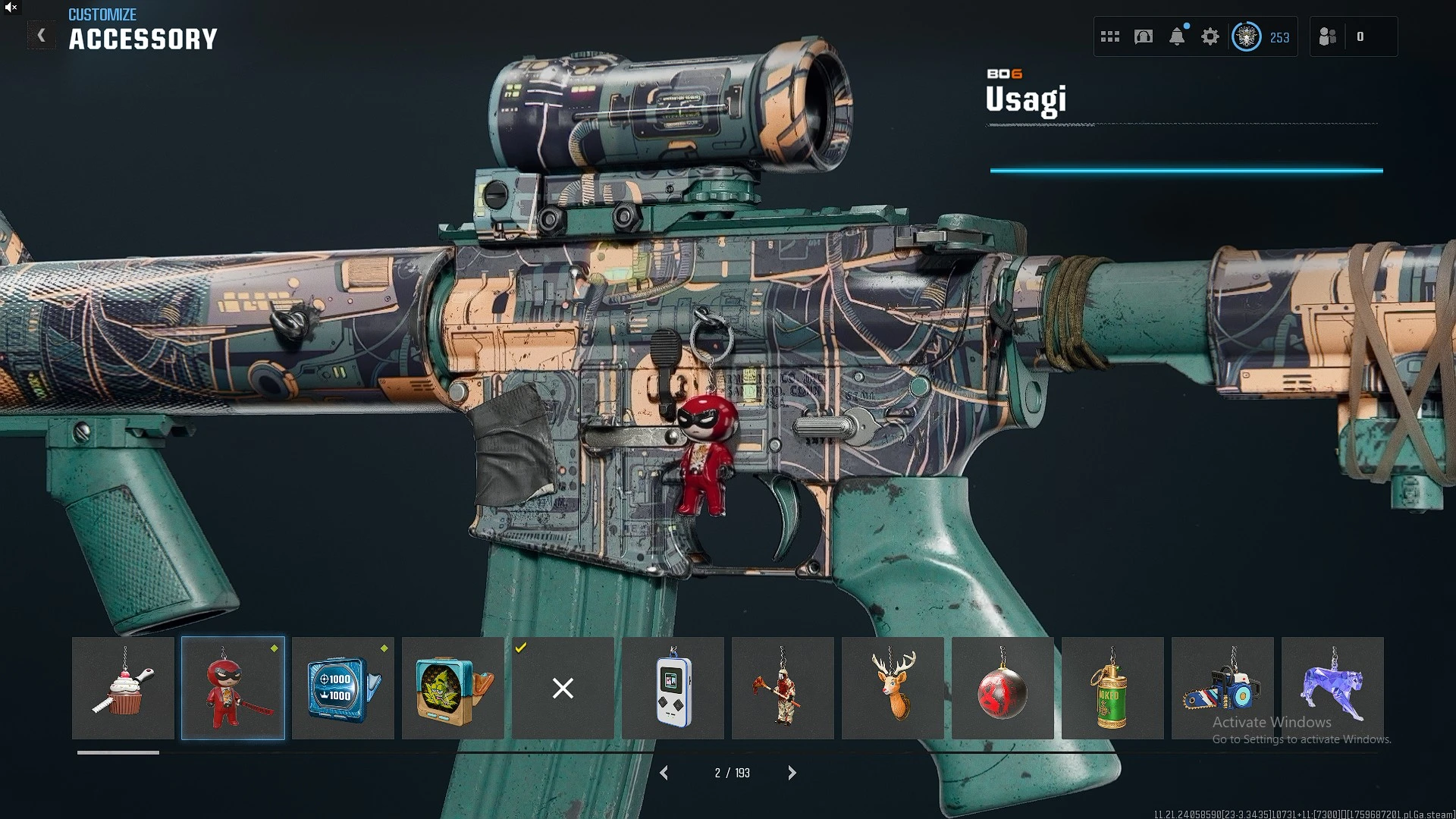The height and width of the screenshot is (819, 1456).
Task: Equip the purple crystal panther charm
Action: [1332, 688]
